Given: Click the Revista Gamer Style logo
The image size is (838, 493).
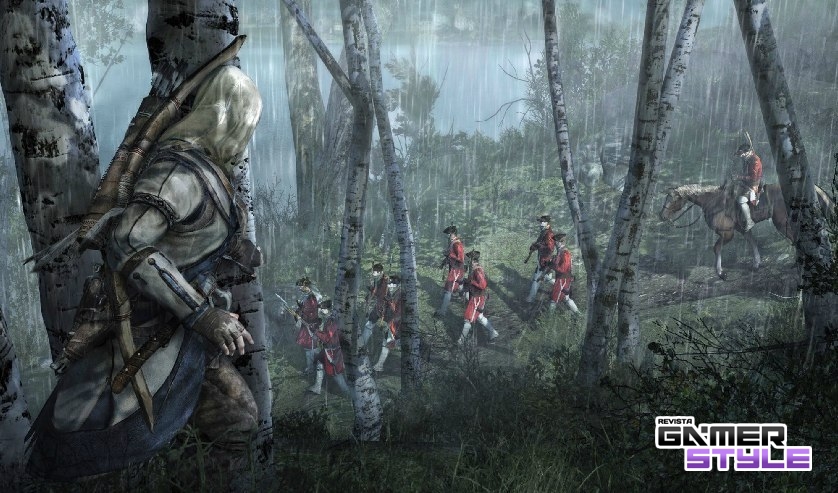Looking at the screenshot, I should click(733, 445).
